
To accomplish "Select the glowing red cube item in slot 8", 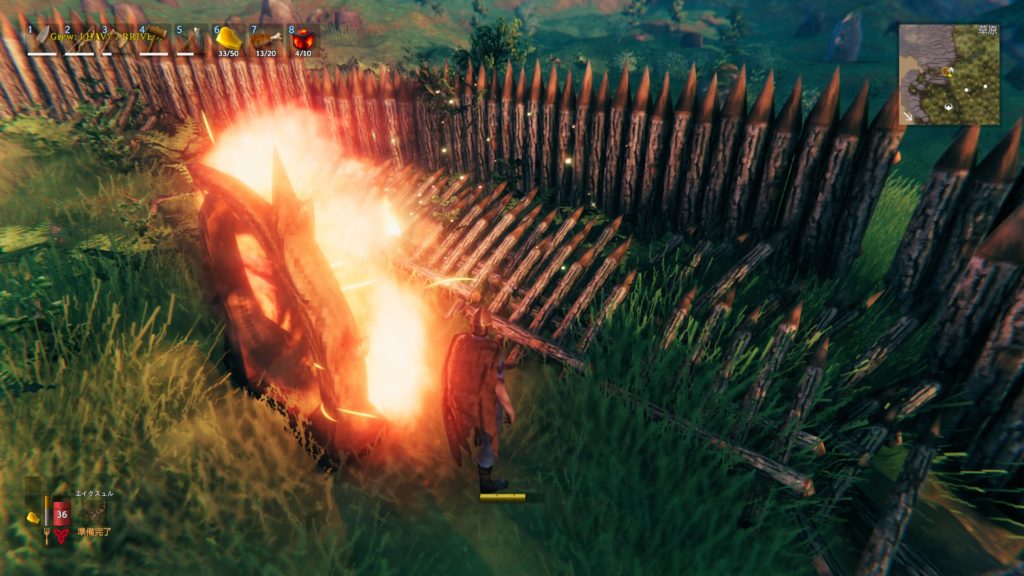I will pos(303,40).
